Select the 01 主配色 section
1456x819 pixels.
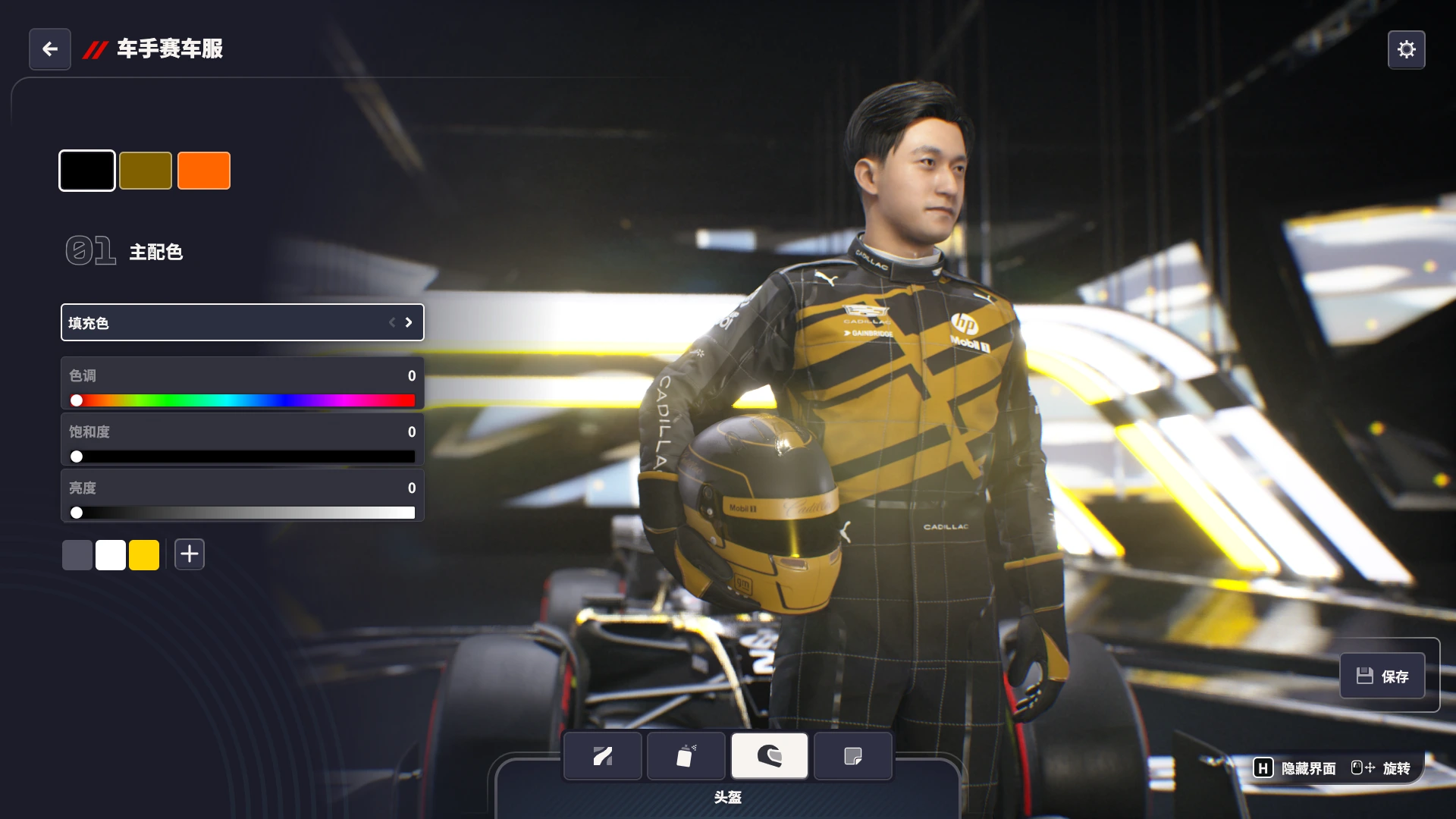coord(125,251)
